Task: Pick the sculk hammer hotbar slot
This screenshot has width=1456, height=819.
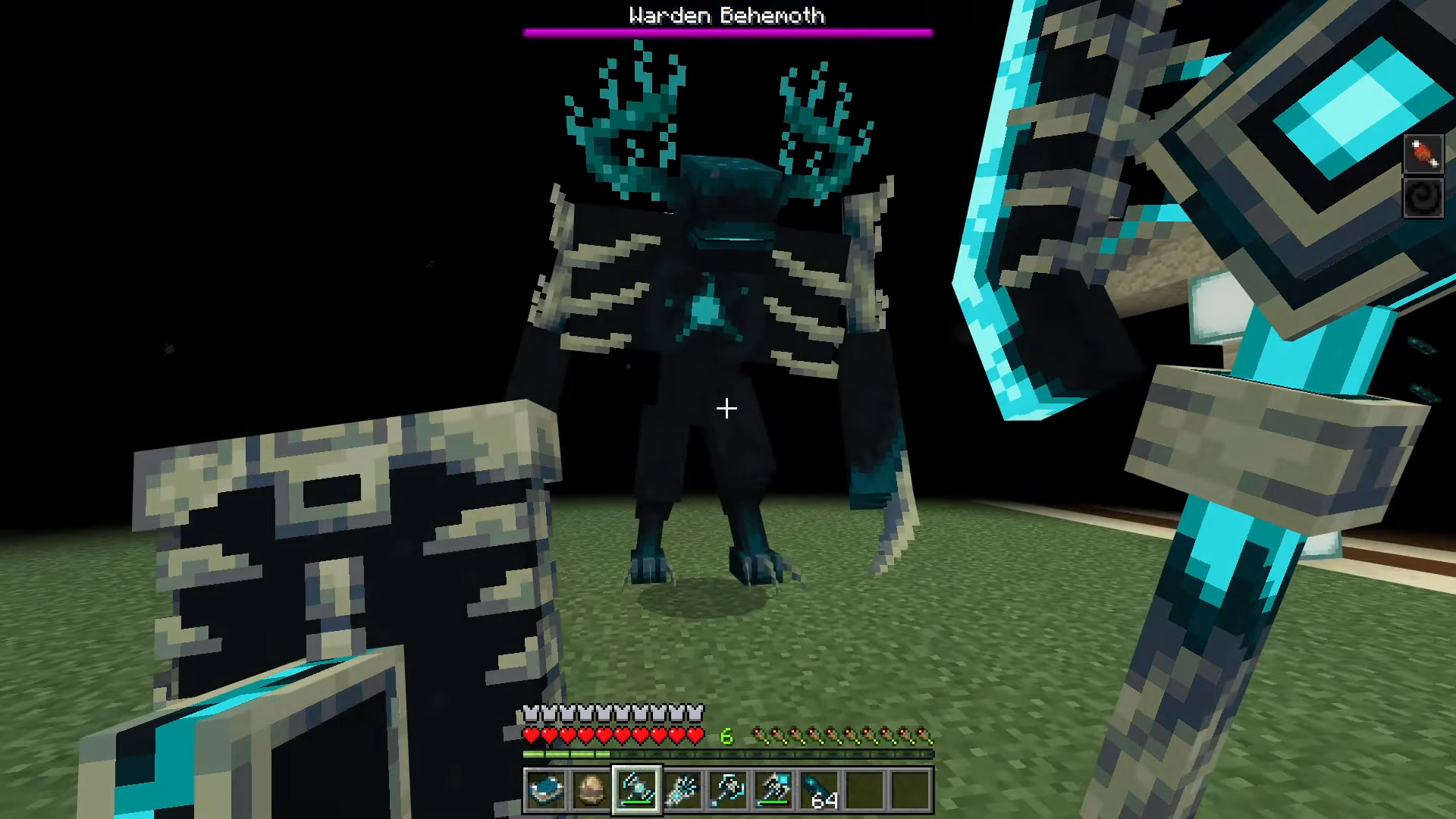Action: tap(773, 790)
